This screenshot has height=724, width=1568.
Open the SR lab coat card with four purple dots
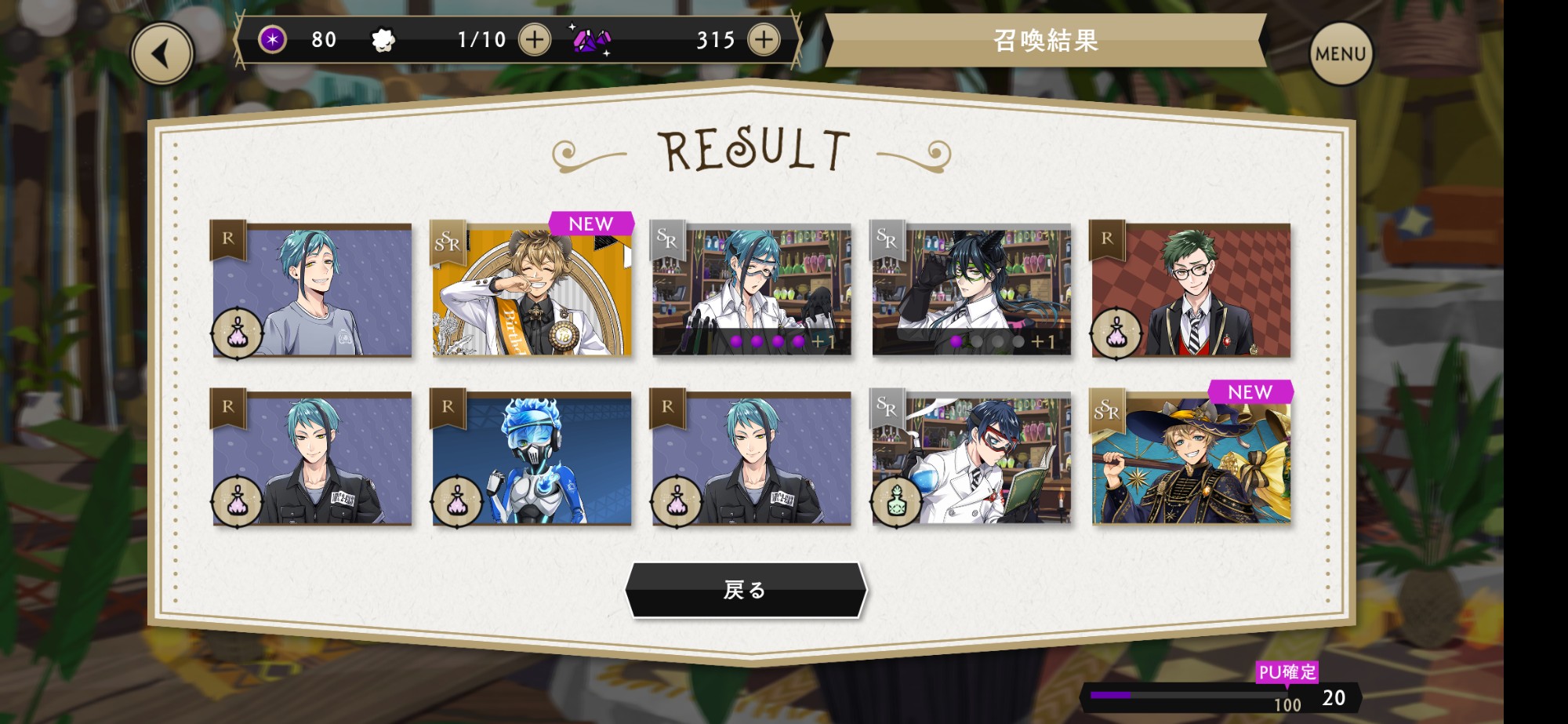752,289
